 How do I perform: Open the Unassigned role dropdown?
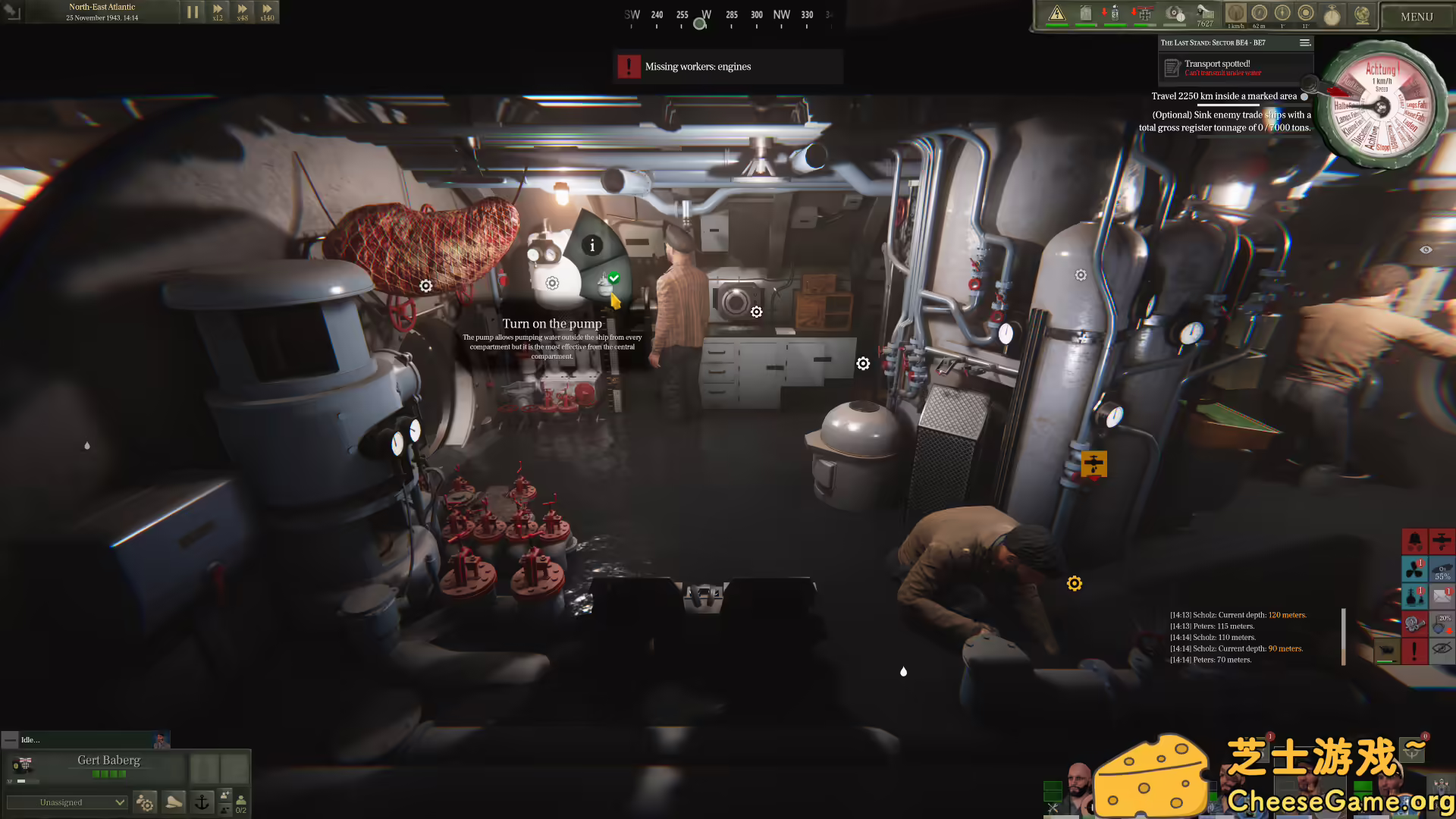point(67,802)
